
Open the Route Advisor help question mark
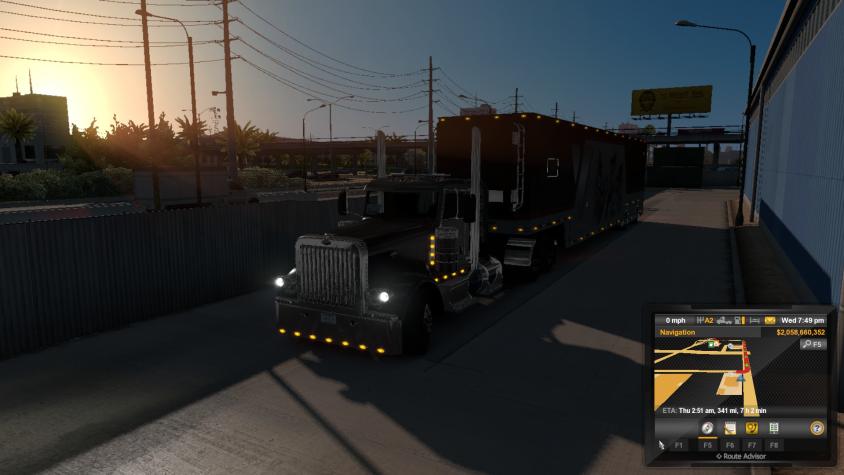(x=816, y=427)
